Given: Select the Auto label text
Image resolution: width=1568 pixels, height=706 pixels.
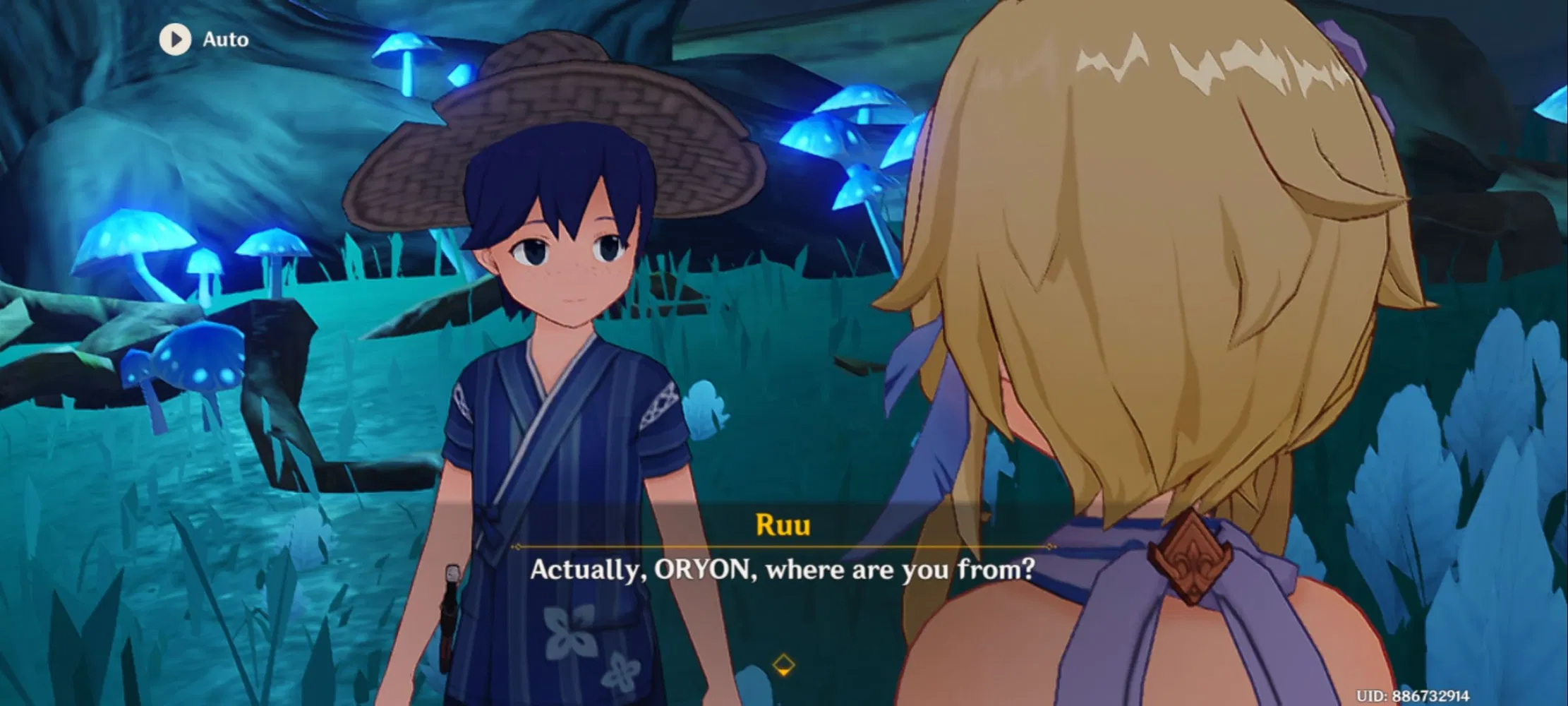Looking at the screenshot, I should point(224,39).
